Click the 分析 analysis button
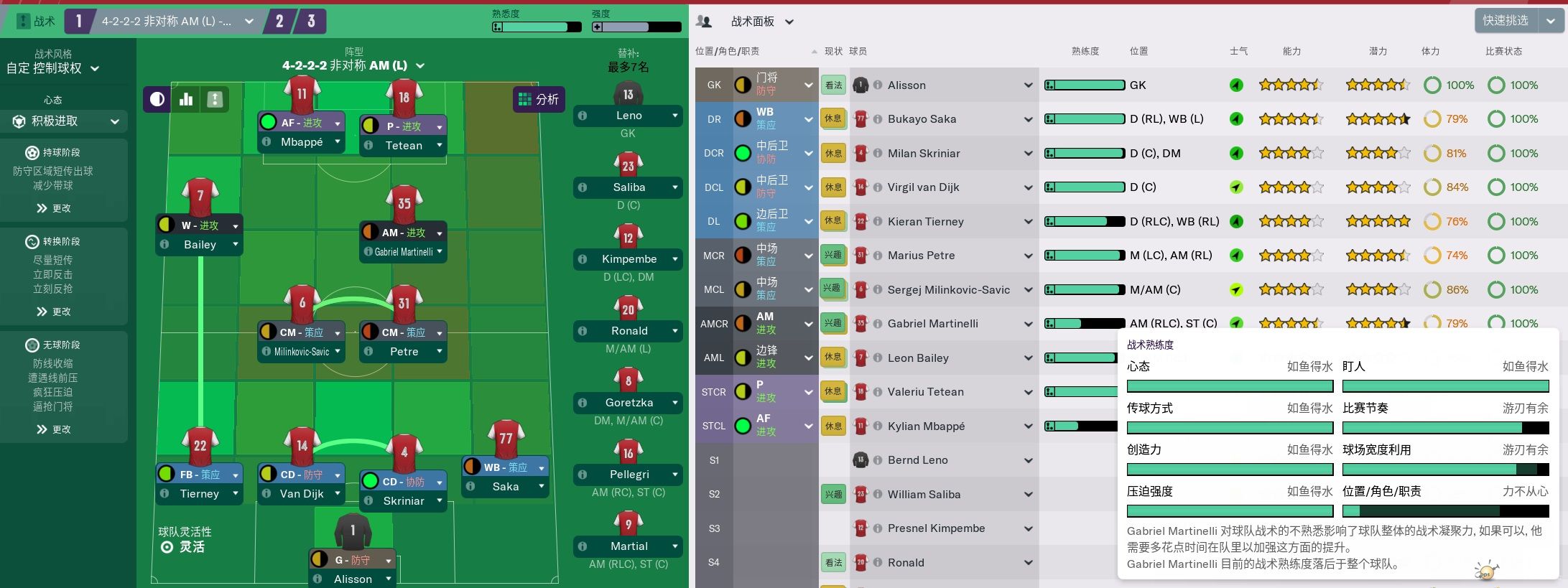1568x588 pixels. click(539, 99)
